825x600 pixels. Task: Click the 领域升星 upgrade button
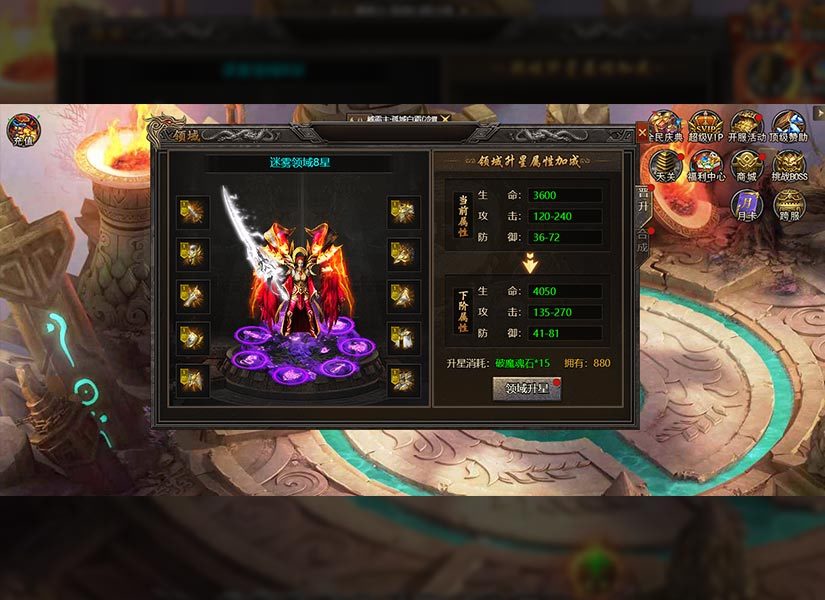(527, 388)
